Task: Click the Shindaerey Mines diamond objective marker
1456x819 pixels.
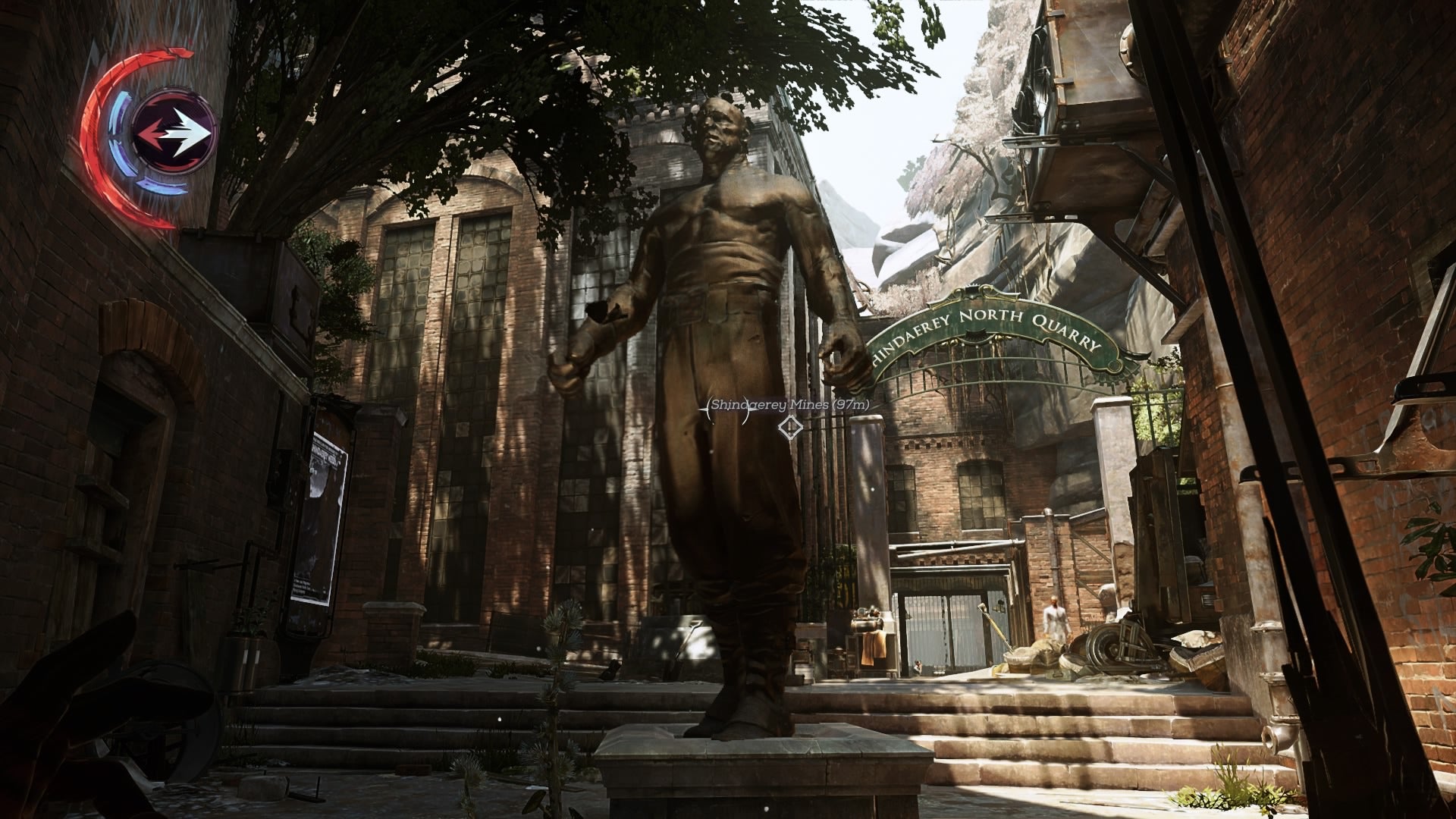Action: tap(790, 428)
